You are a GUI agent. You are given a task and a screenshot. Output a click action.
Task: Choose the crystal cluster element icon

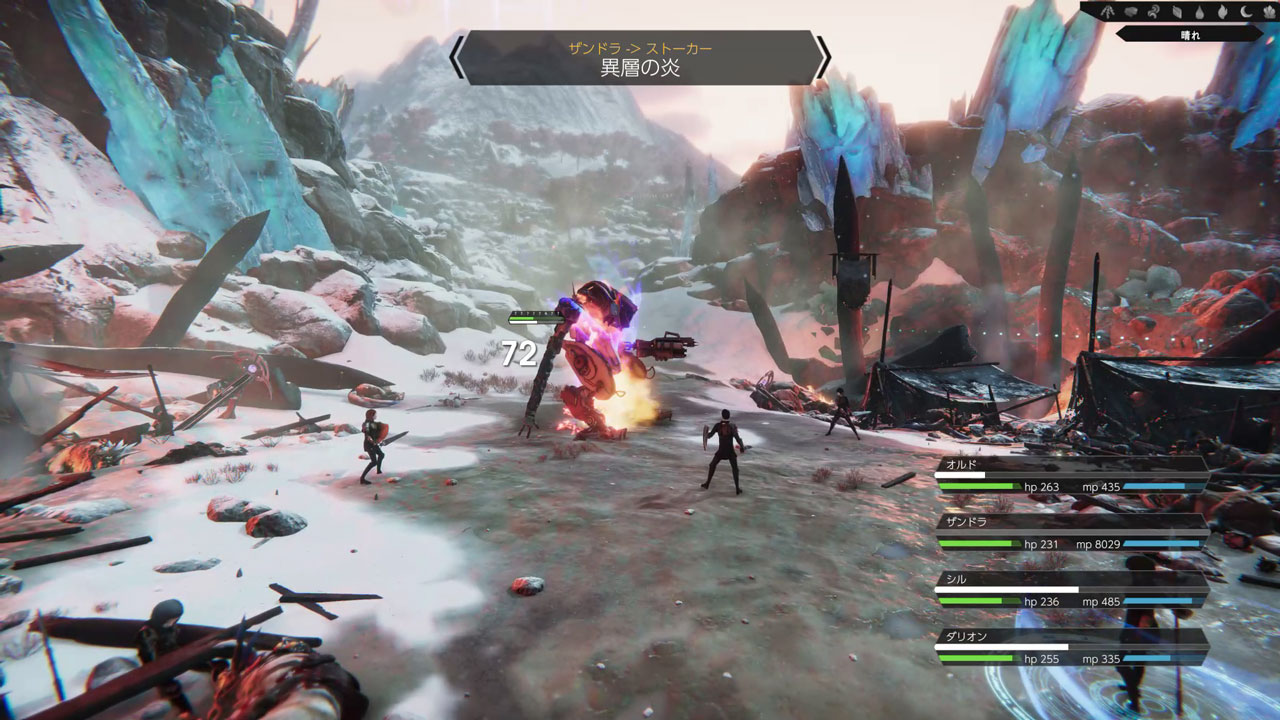pos(1267,12)
